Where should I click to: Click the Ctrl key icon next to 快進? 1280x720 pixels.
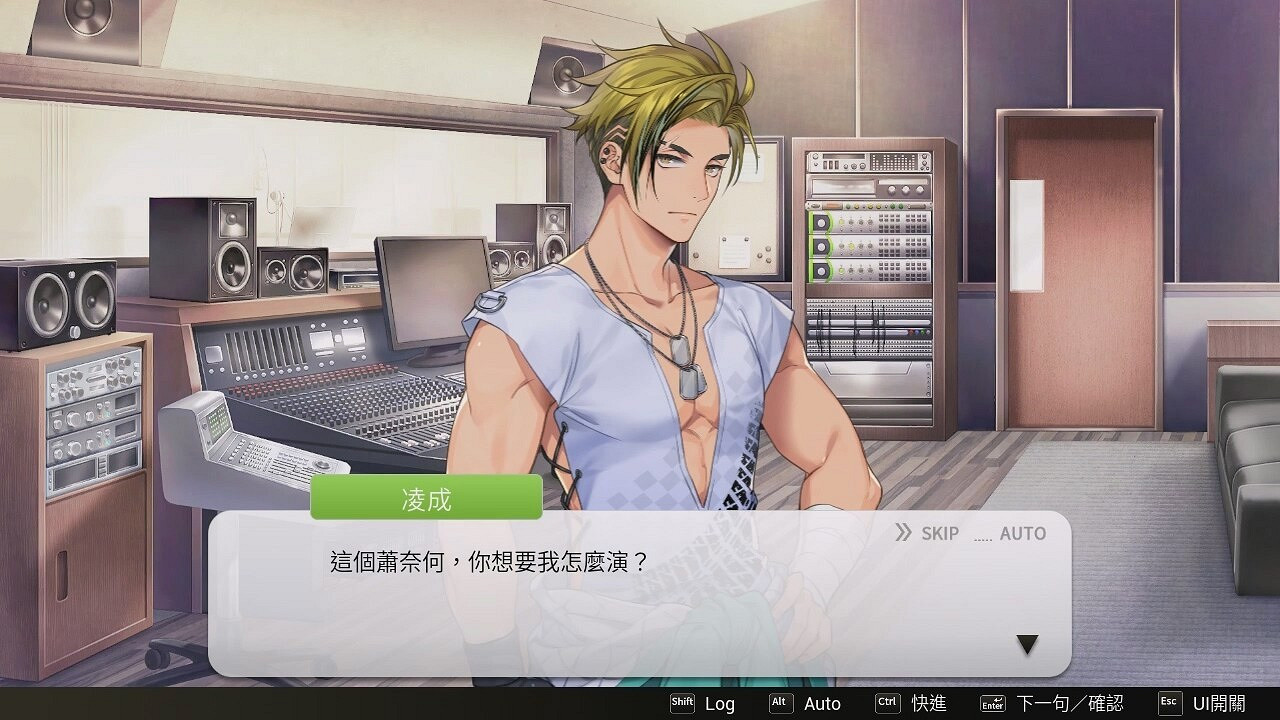pyautogui.click(x=889, y=703)
